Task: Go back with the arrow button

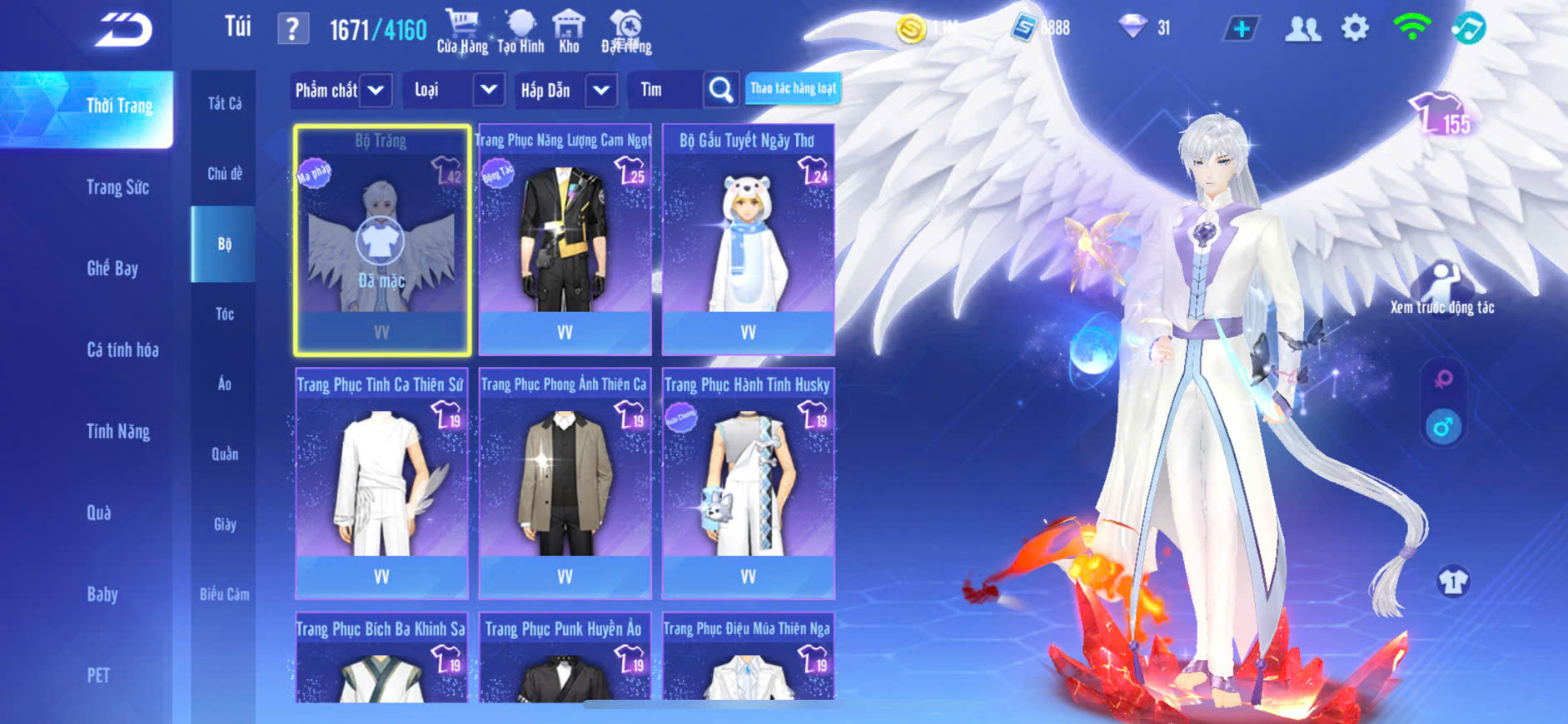Action: (123, 30)
